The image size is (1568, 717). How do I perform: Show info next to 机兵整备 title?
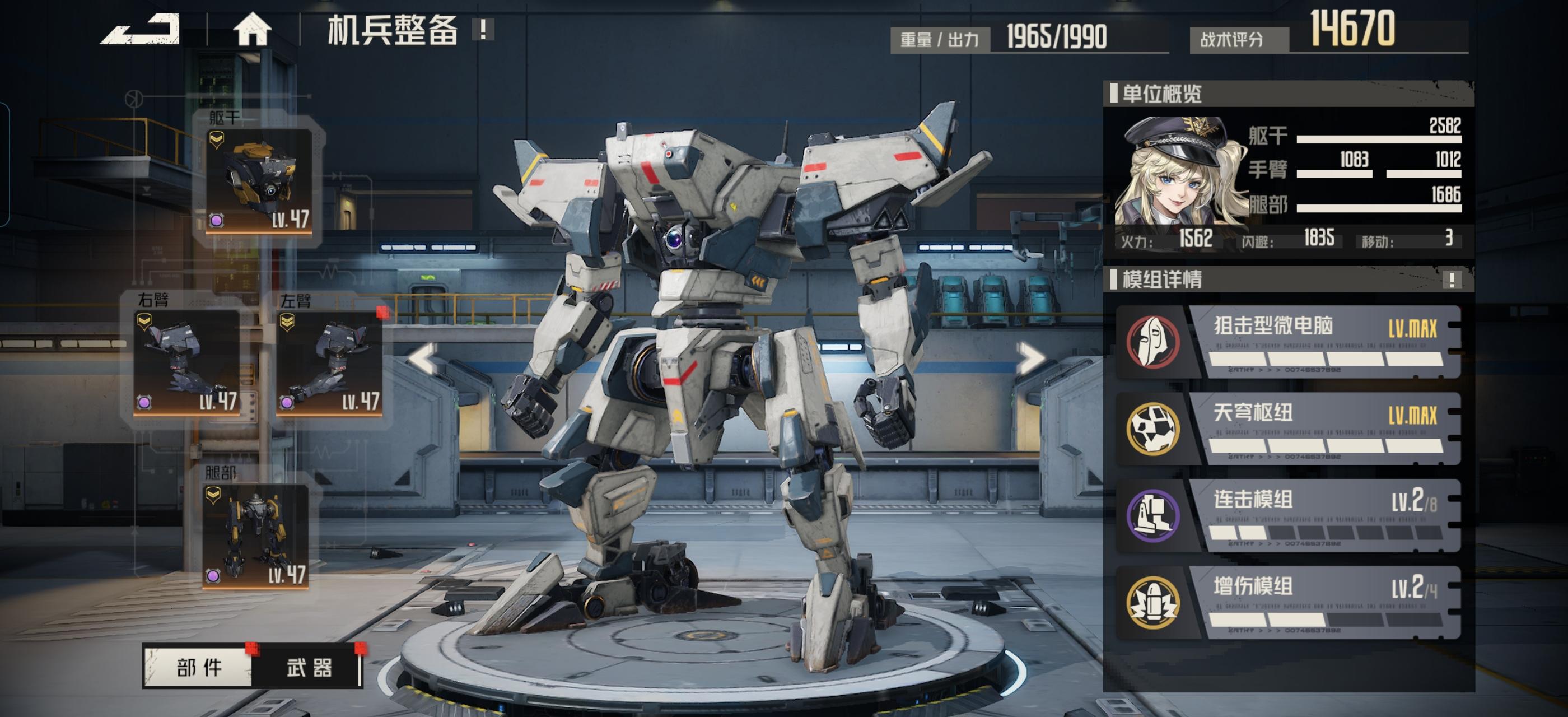click(483, 29)
